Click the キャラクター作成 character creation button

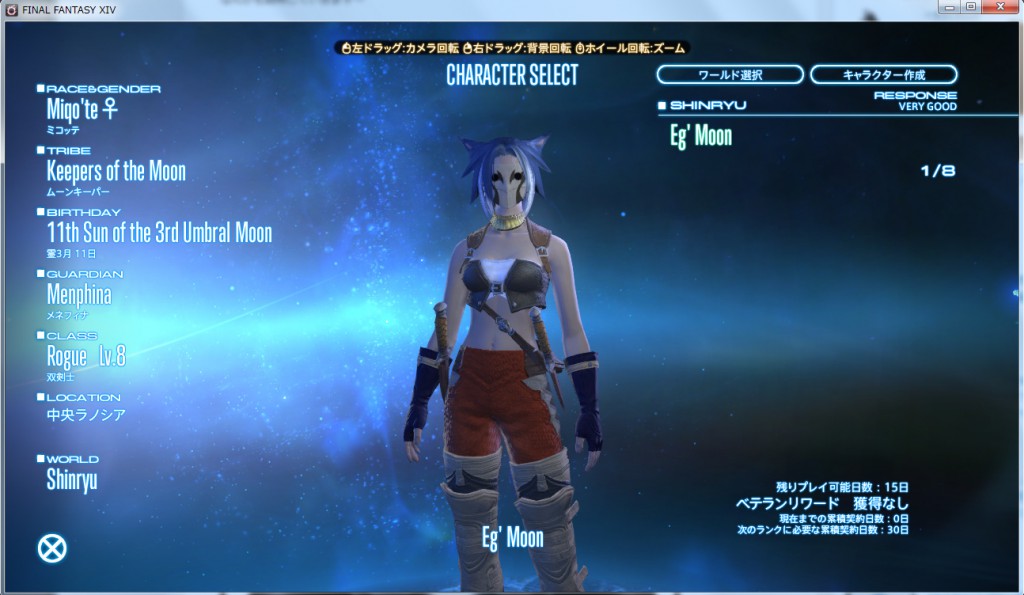coord(883,74)
